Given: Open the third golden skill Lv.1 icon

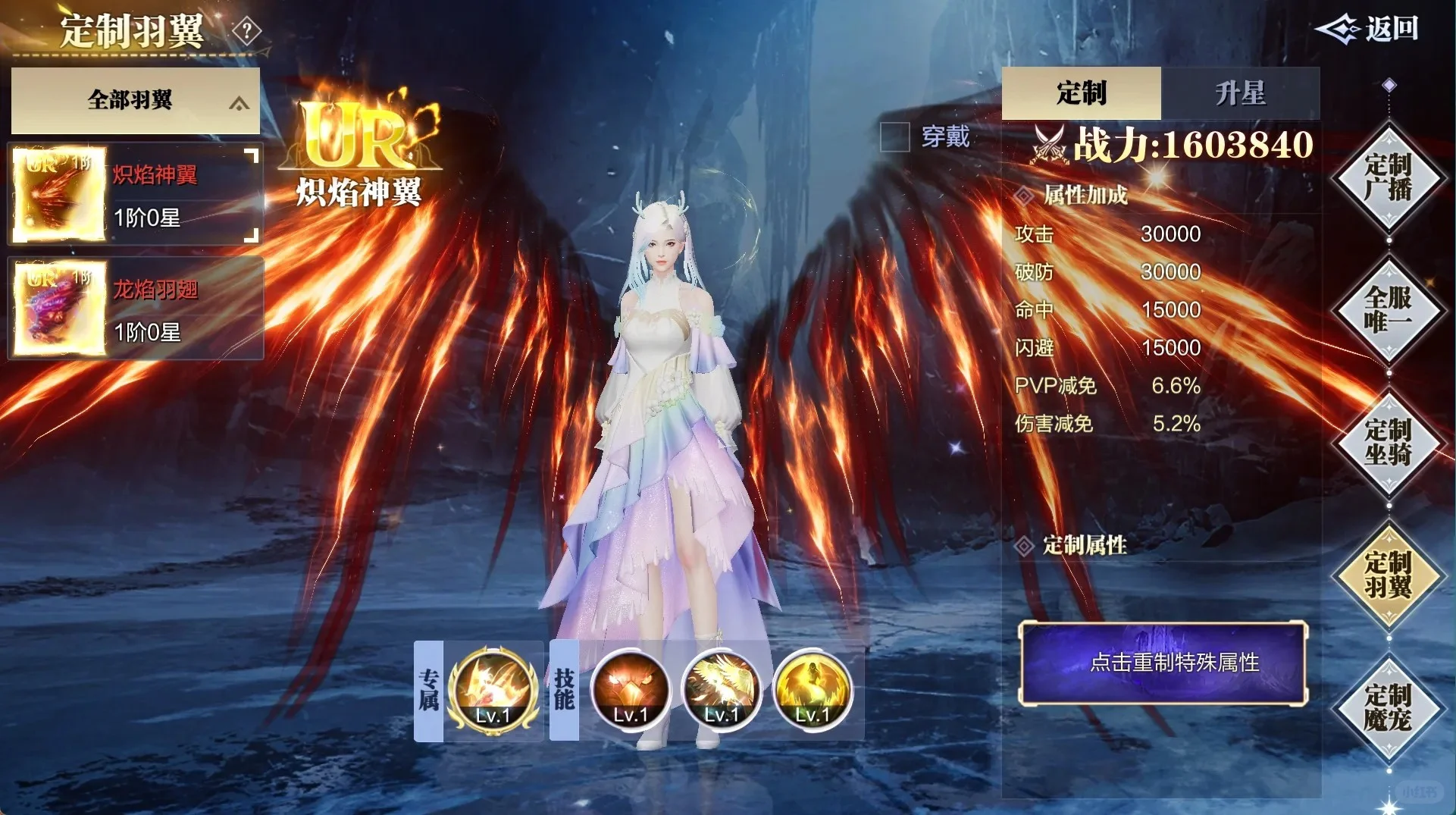Looking at the screenshot, I should click(x=813, y=690).
